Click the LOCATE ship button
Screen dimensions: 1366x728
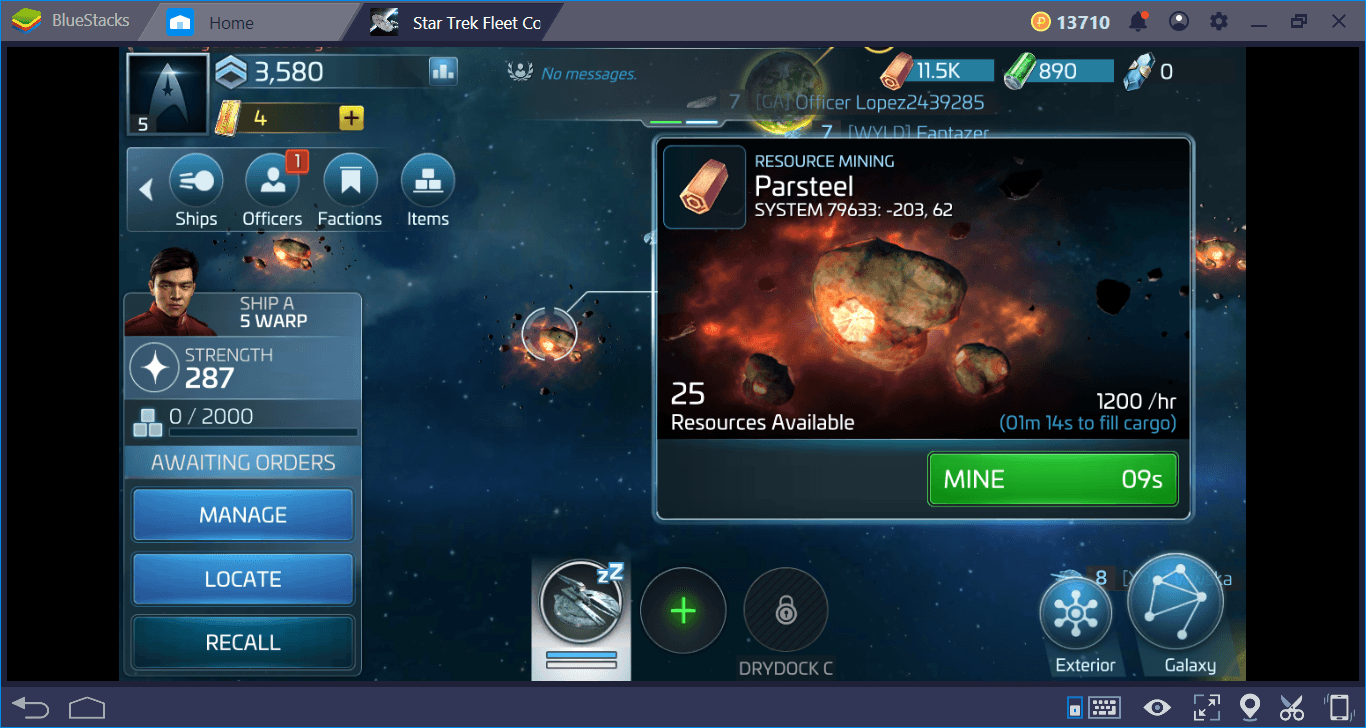tap(243, 579)
